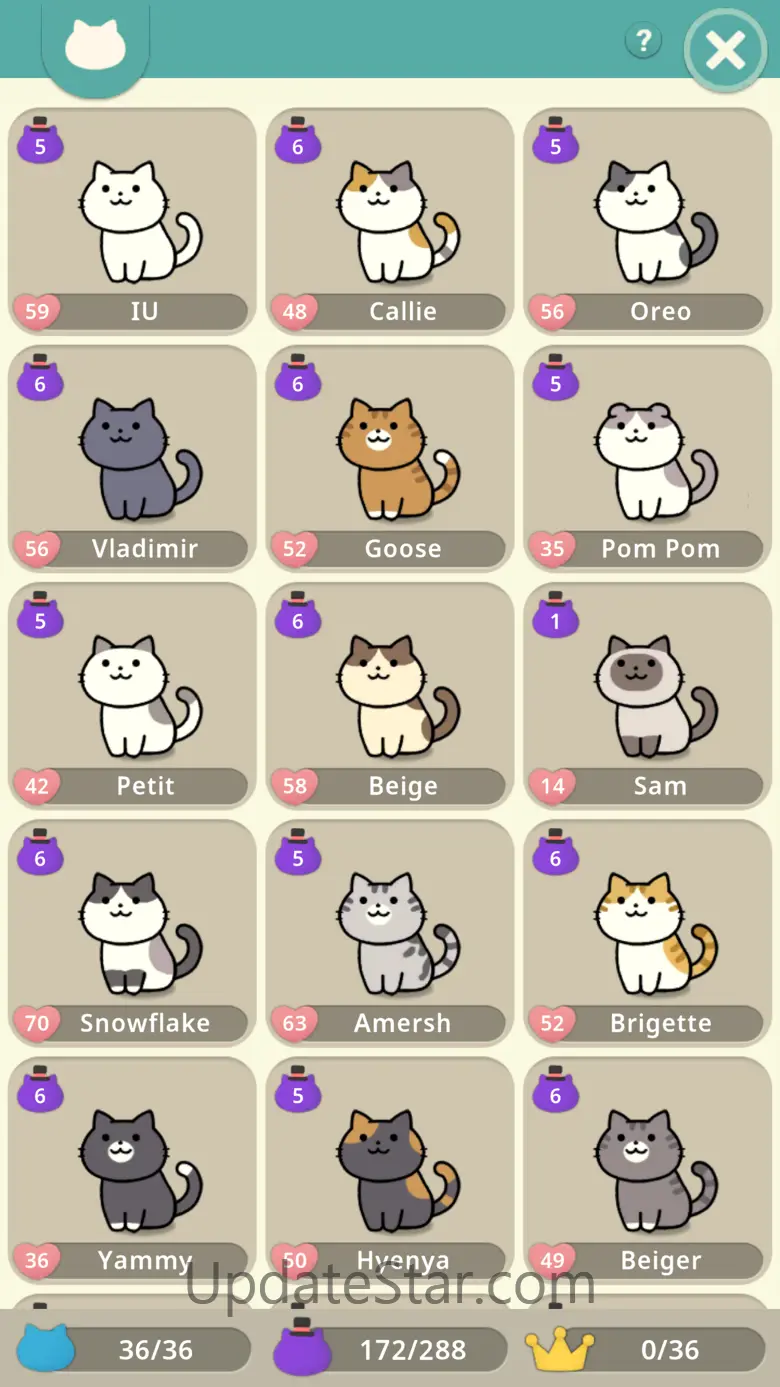Open the question mark help button
780x1387 pixels.
click(x=643, y=41)
